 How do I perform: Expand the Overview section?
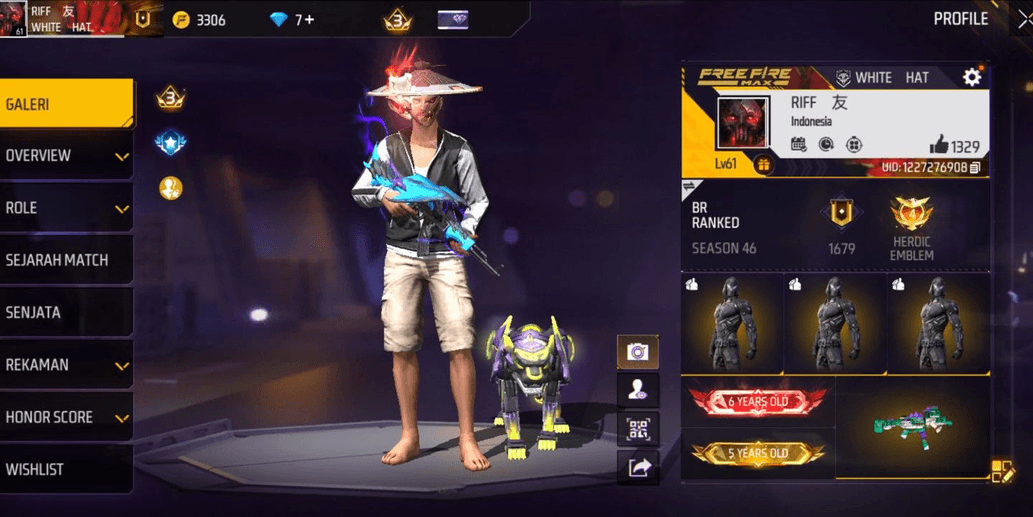(65, 156)
